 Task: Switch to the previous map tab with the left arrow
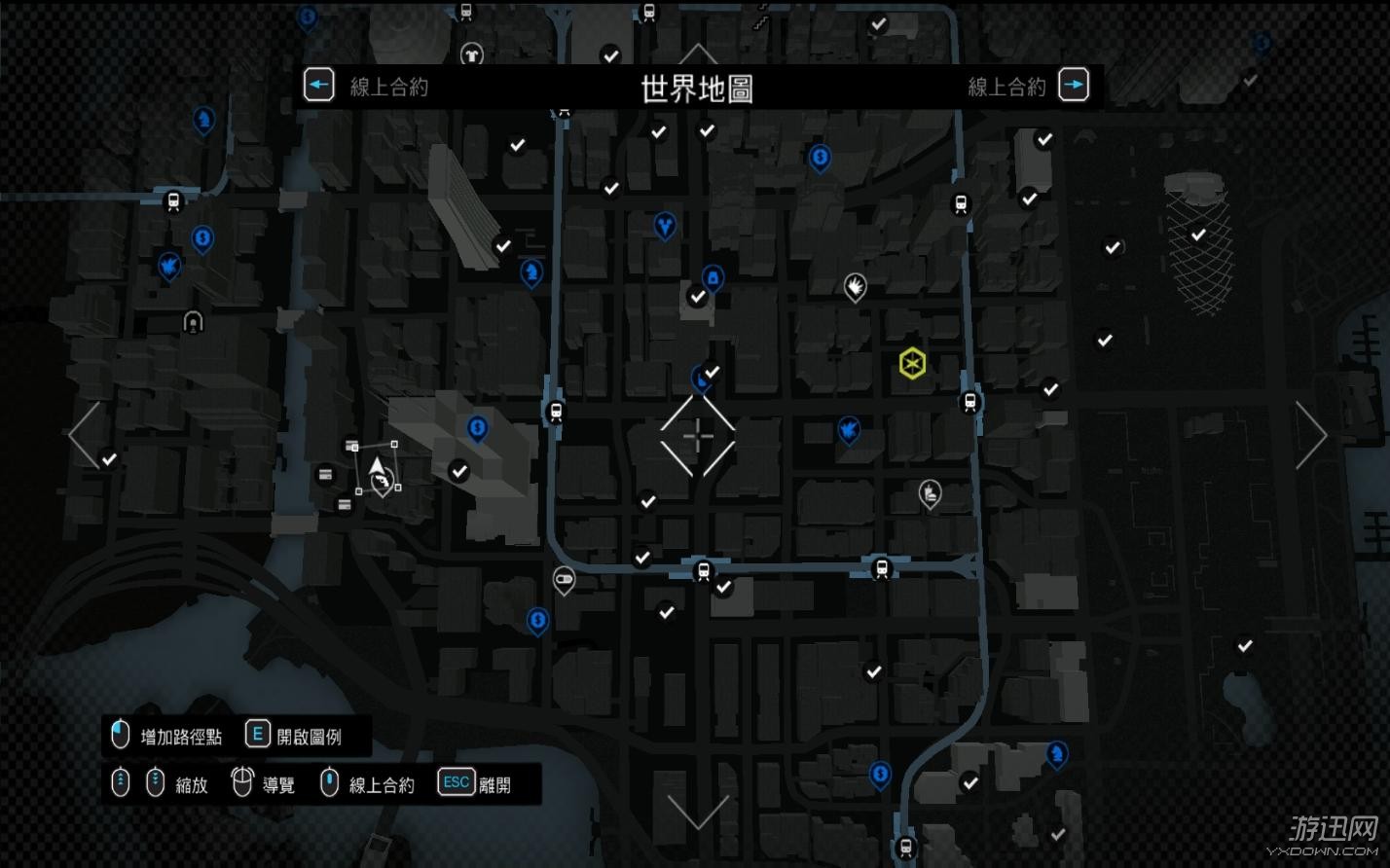pyautogui.click(x=318, y=86)
